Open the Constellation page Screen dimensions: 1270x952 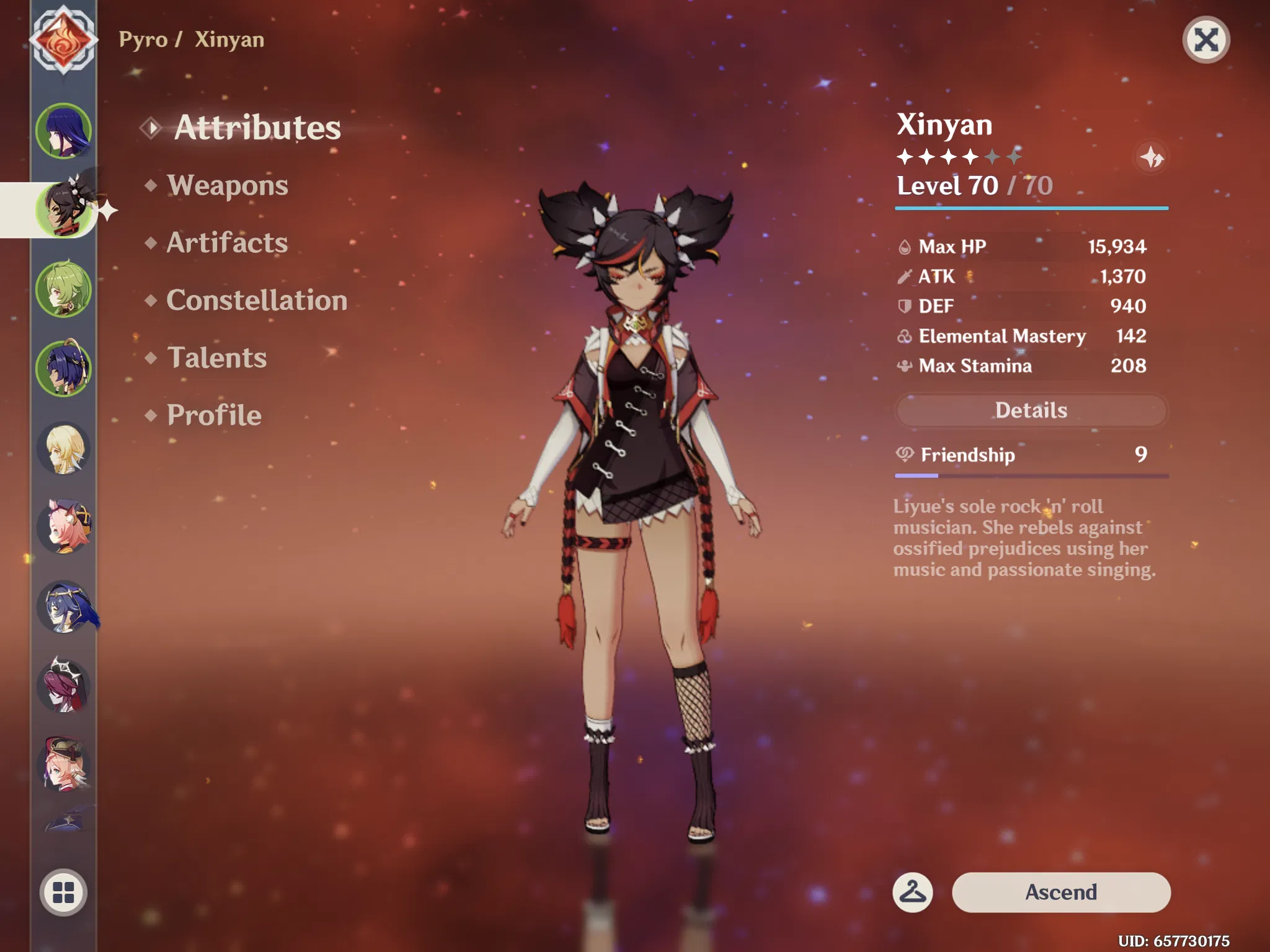click(256, 300)
